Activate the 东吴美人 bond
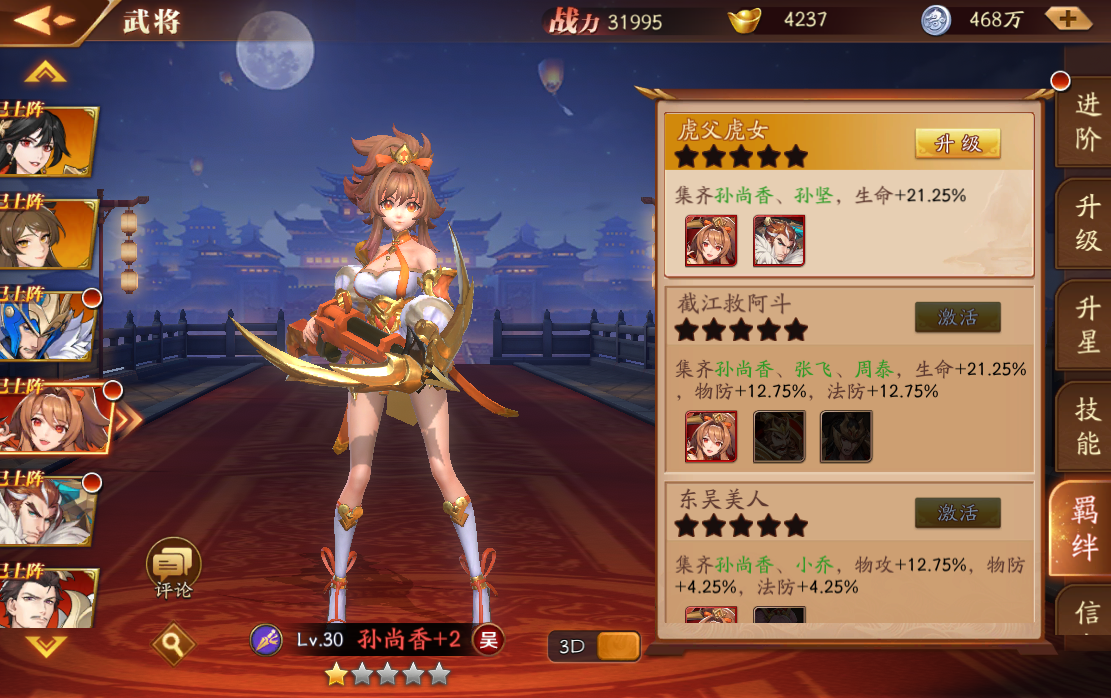This screenshot has width=1111, height=698. [957, 513]
